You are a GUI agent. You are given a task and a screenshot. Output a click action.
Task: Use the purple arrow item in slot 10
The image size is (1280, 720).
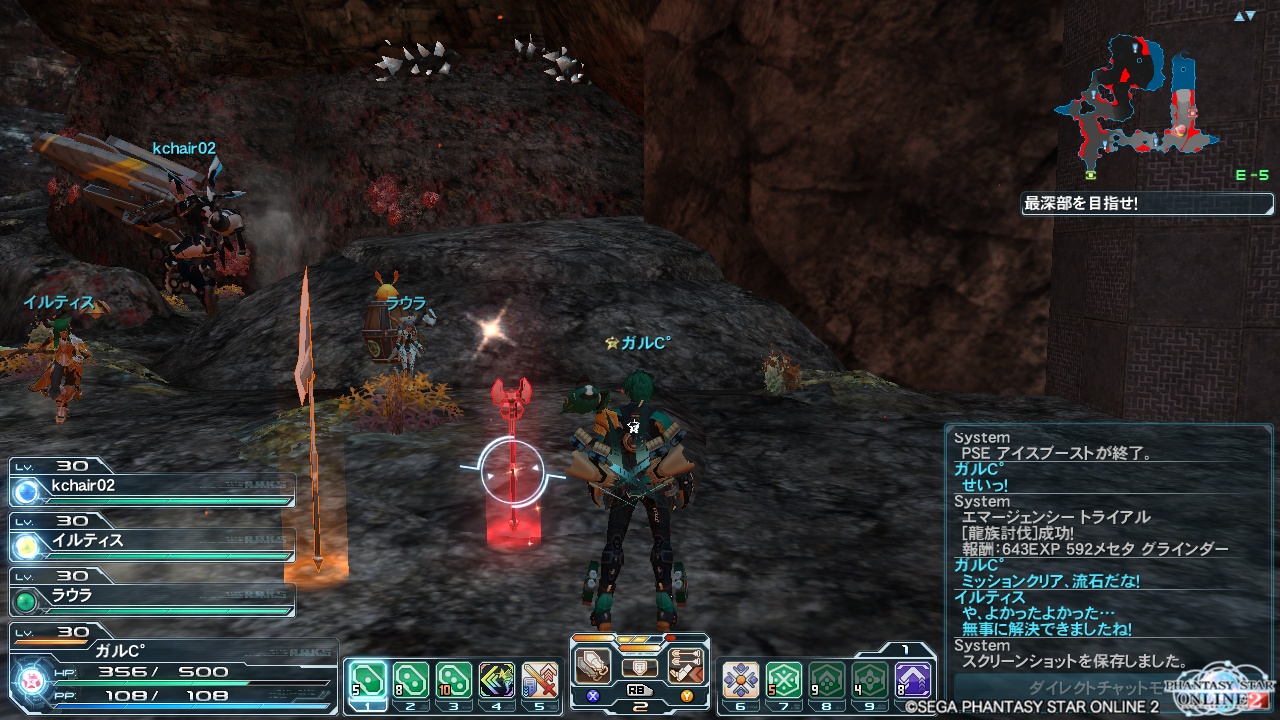[x=913, y=680]
